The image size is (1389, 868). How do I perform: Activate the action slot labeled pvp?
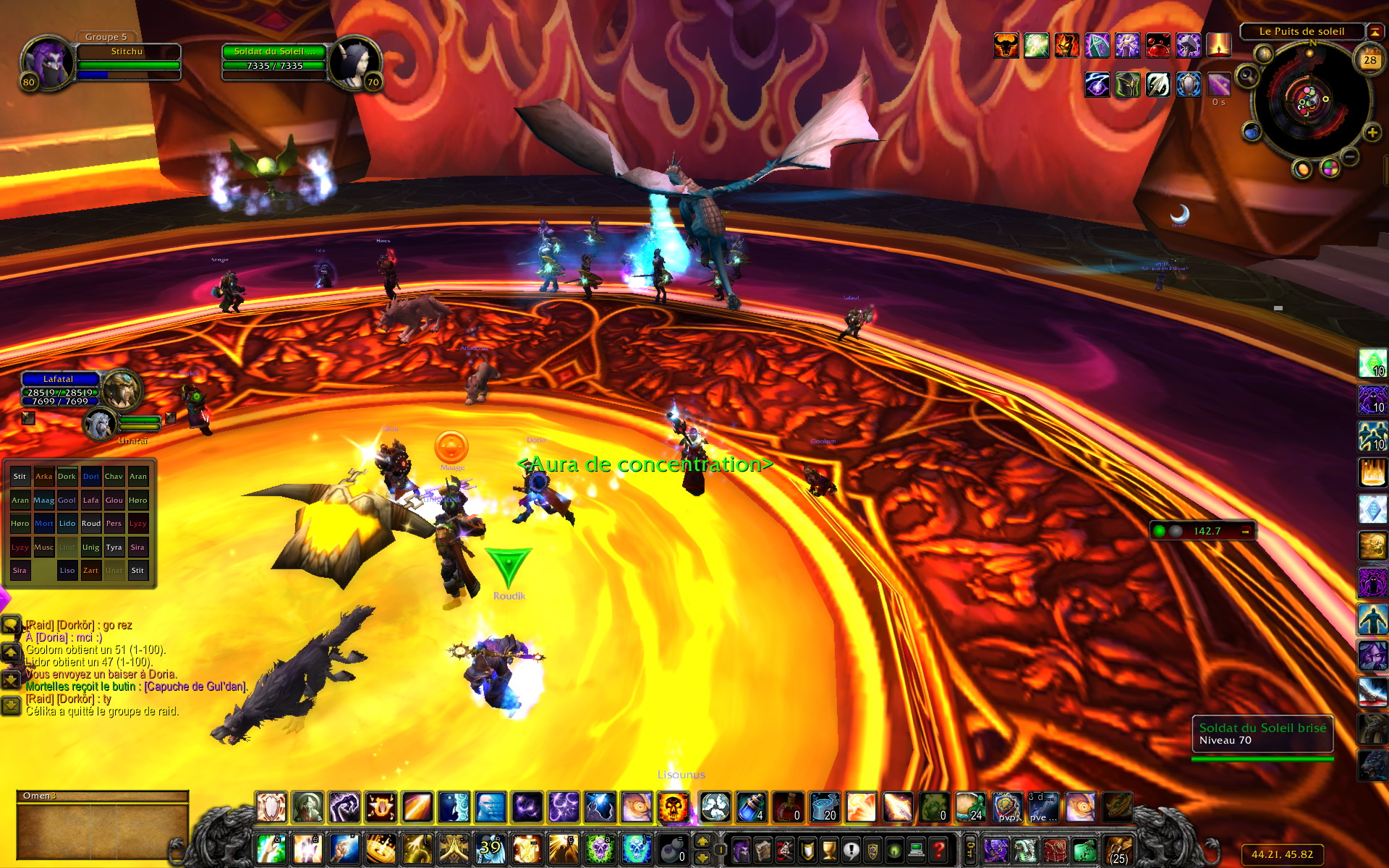(1007, 807)
